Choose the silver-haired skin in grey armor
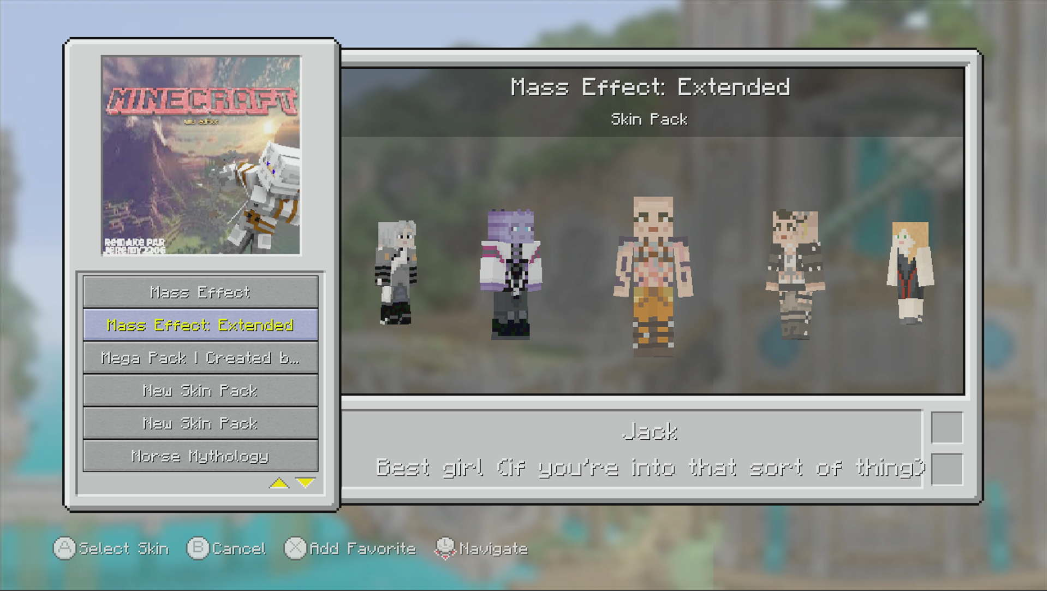Viewport: 1047px width, 591px height. pos(395,272)
